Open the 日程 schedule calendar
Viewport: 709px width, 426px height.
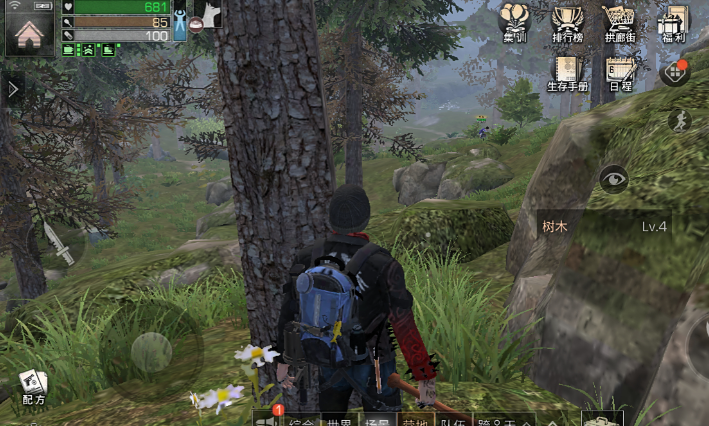coord(620,72)
